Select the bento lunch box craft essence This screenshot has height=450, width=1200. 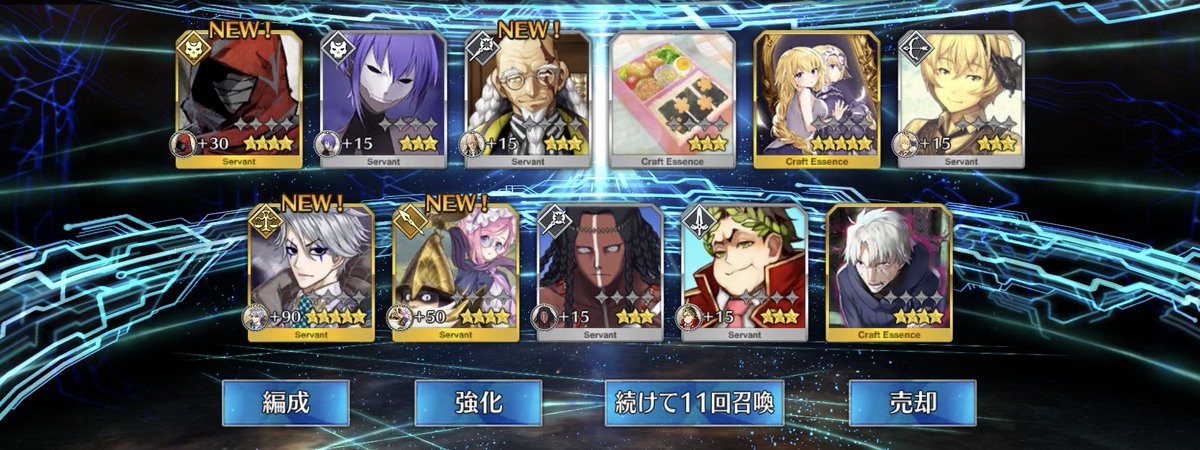coord(671,99)
